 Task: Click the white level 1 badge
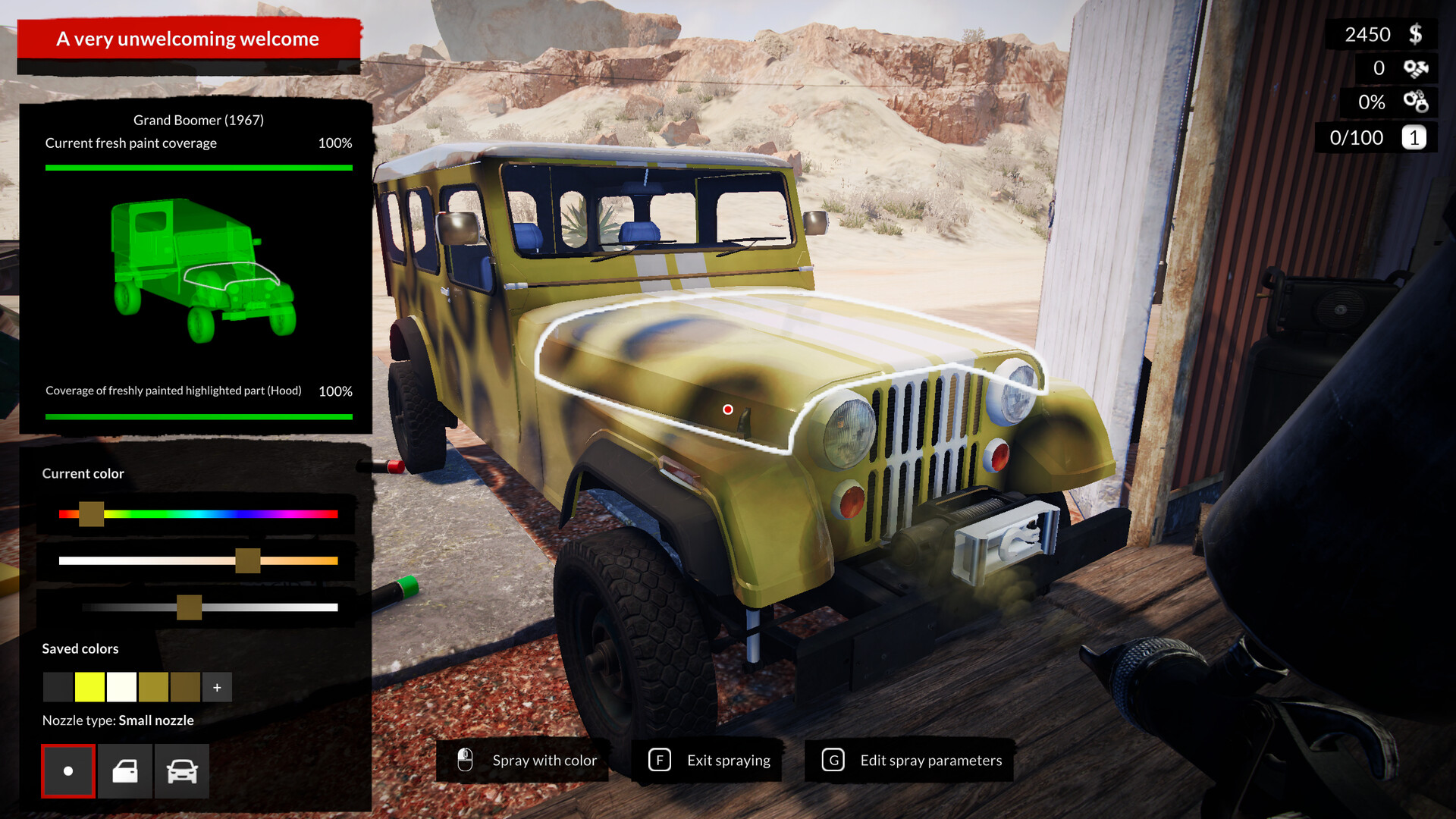(1414, 137)
